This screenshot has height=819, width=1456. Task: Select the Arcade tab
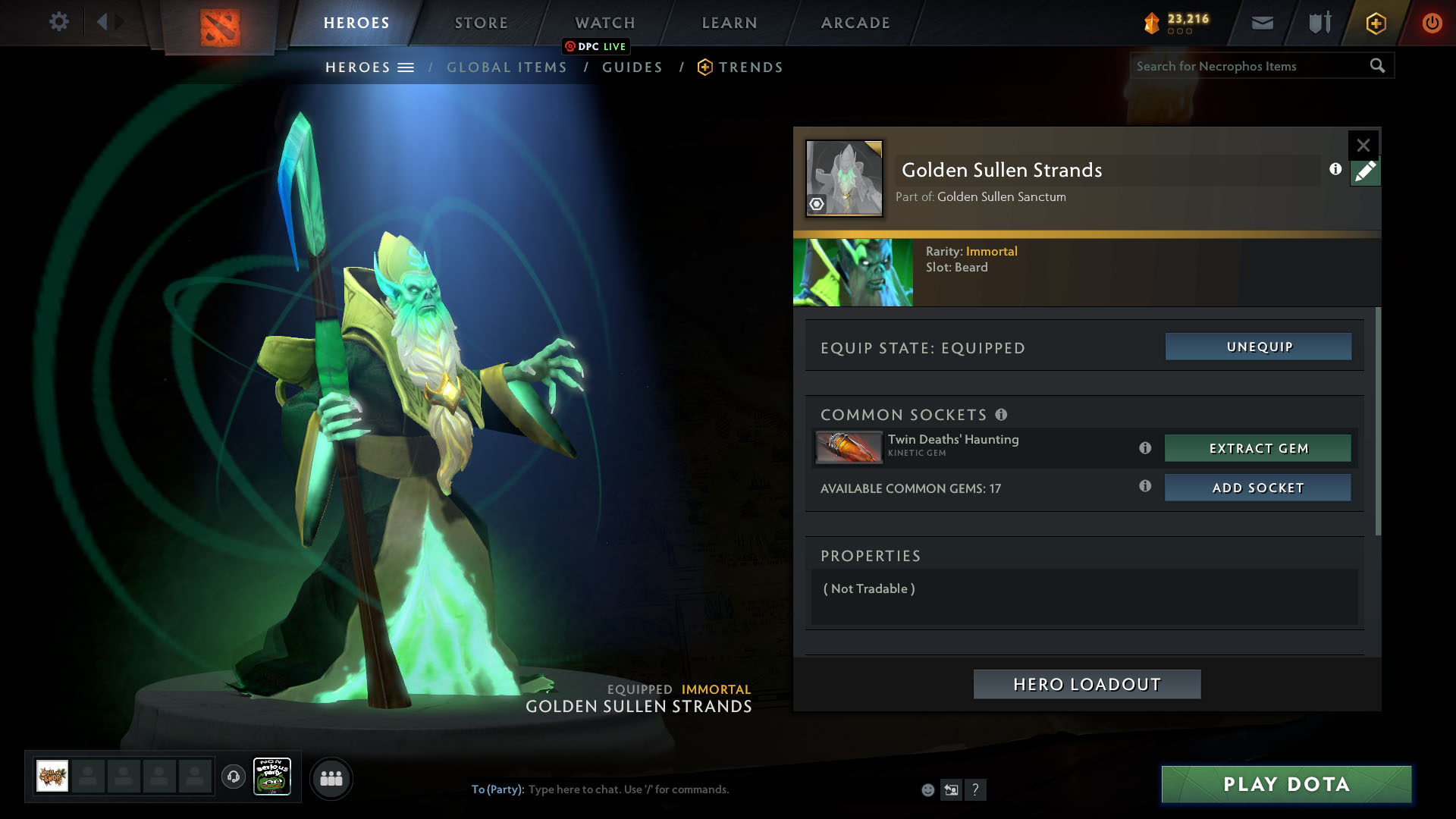click(x=855, y=23)
